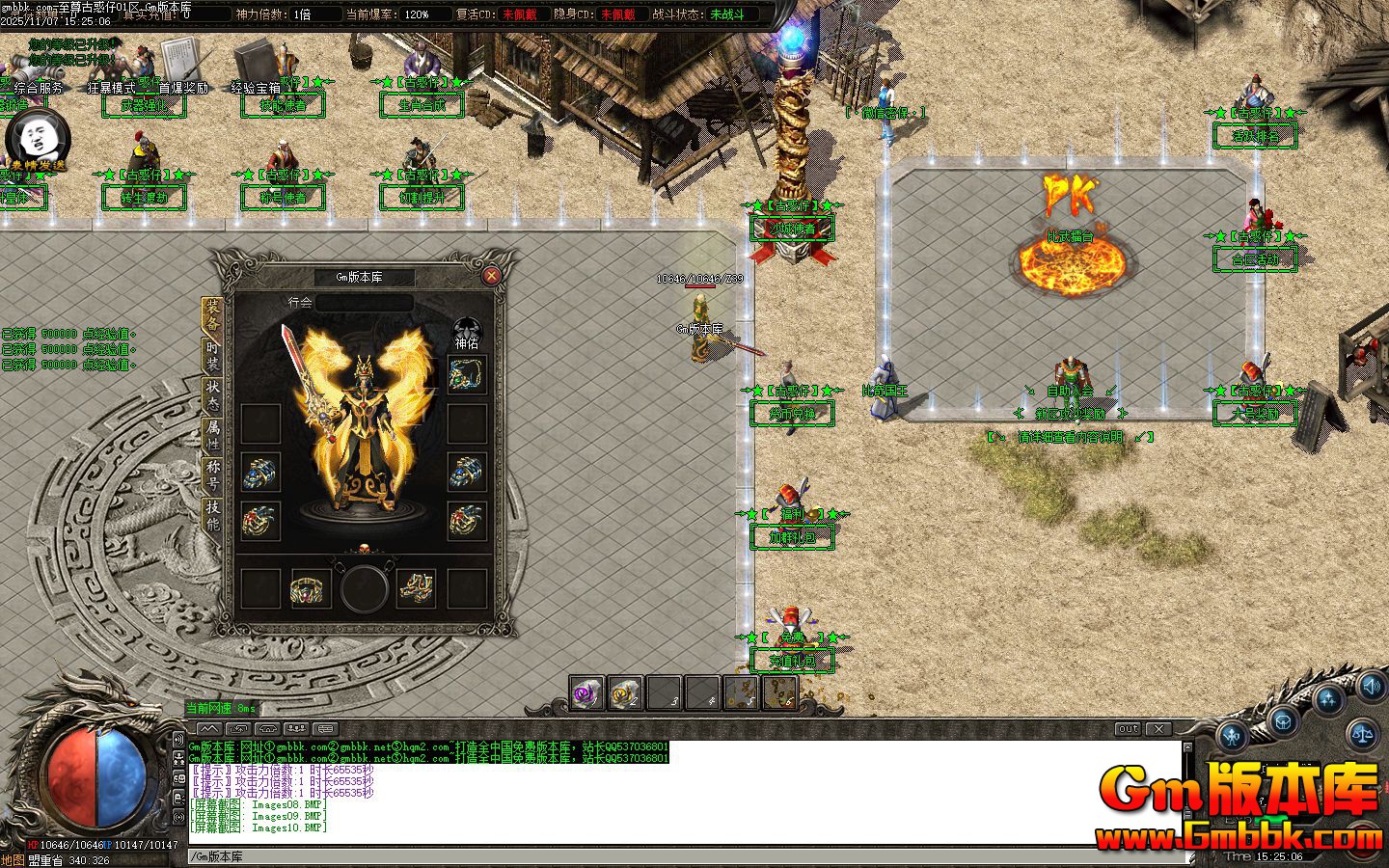
Task: Click the three-stars icon at bottom right
Action: tap(1328, 698)
